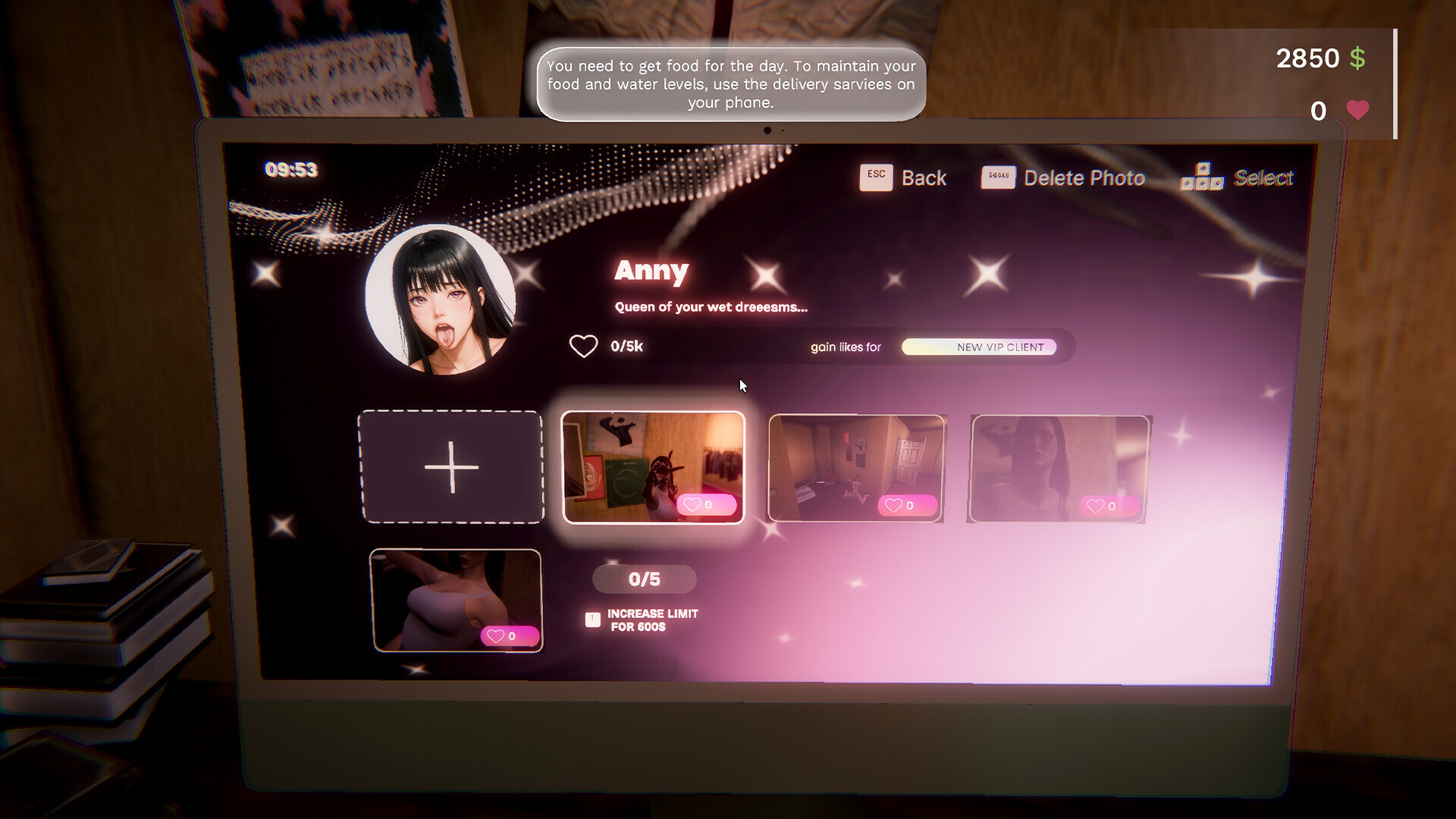
Task: Click the arrow keys icon next to Select
Action: (x=1203, y=177)
